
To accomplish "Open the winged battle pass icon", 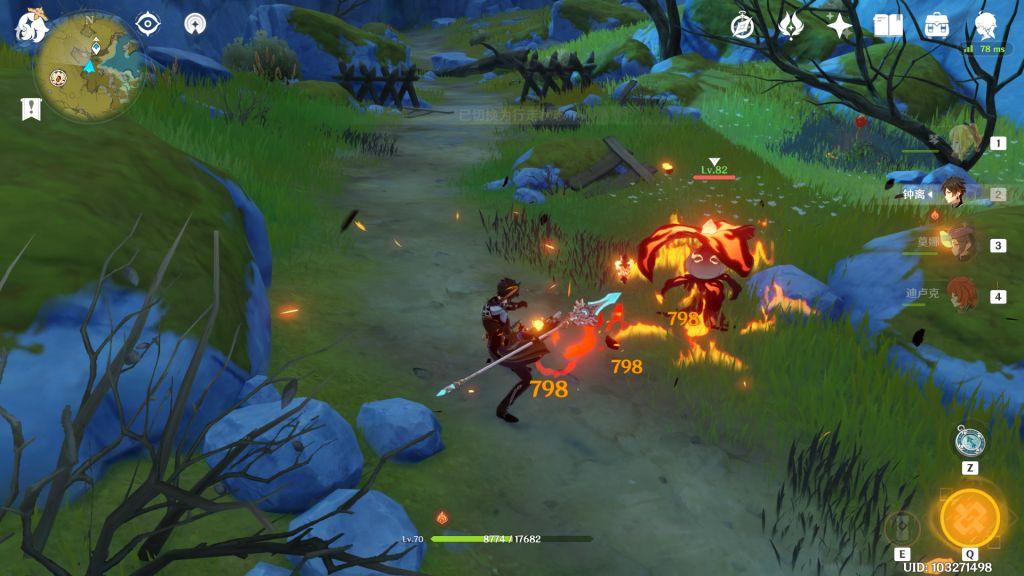I will click(790, 26).
